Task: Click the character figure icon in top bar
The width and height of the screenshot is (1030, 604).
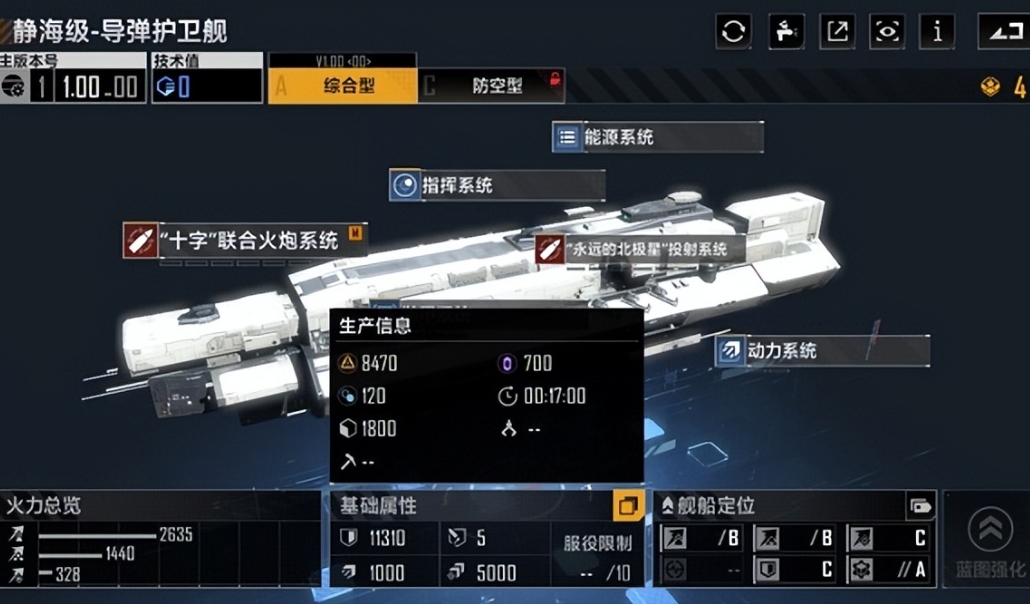Action: pos(786,31)
